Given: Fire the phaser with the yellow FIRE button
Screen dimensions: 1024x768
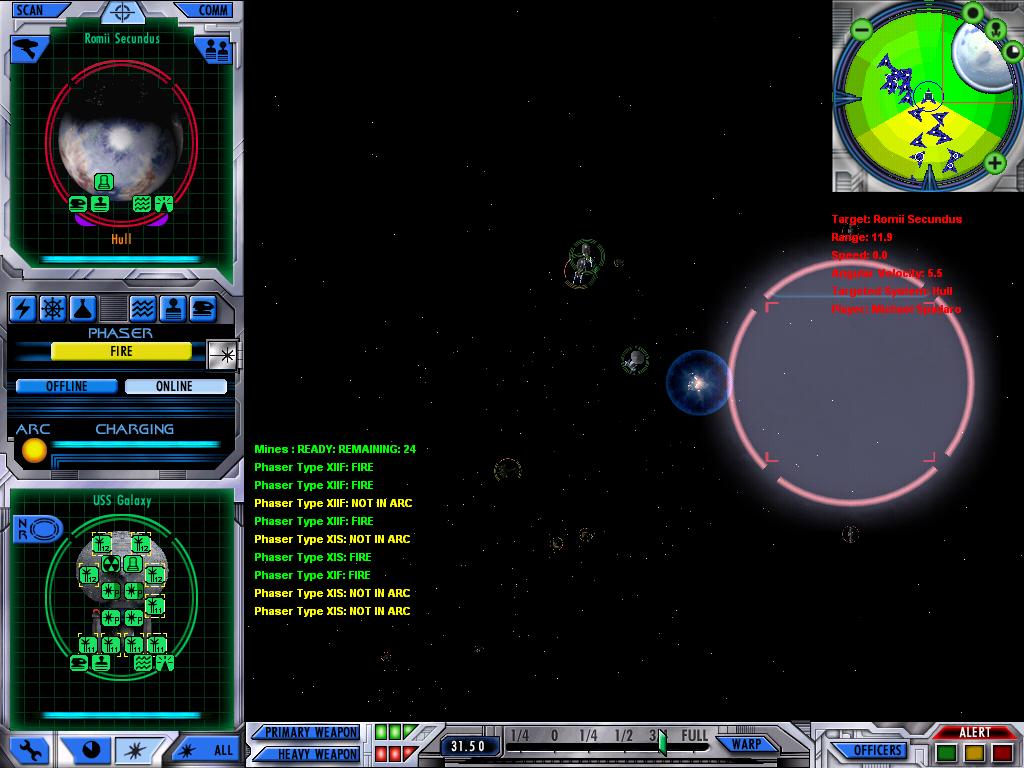Looking at the screenshot, I should pos(121,351).
